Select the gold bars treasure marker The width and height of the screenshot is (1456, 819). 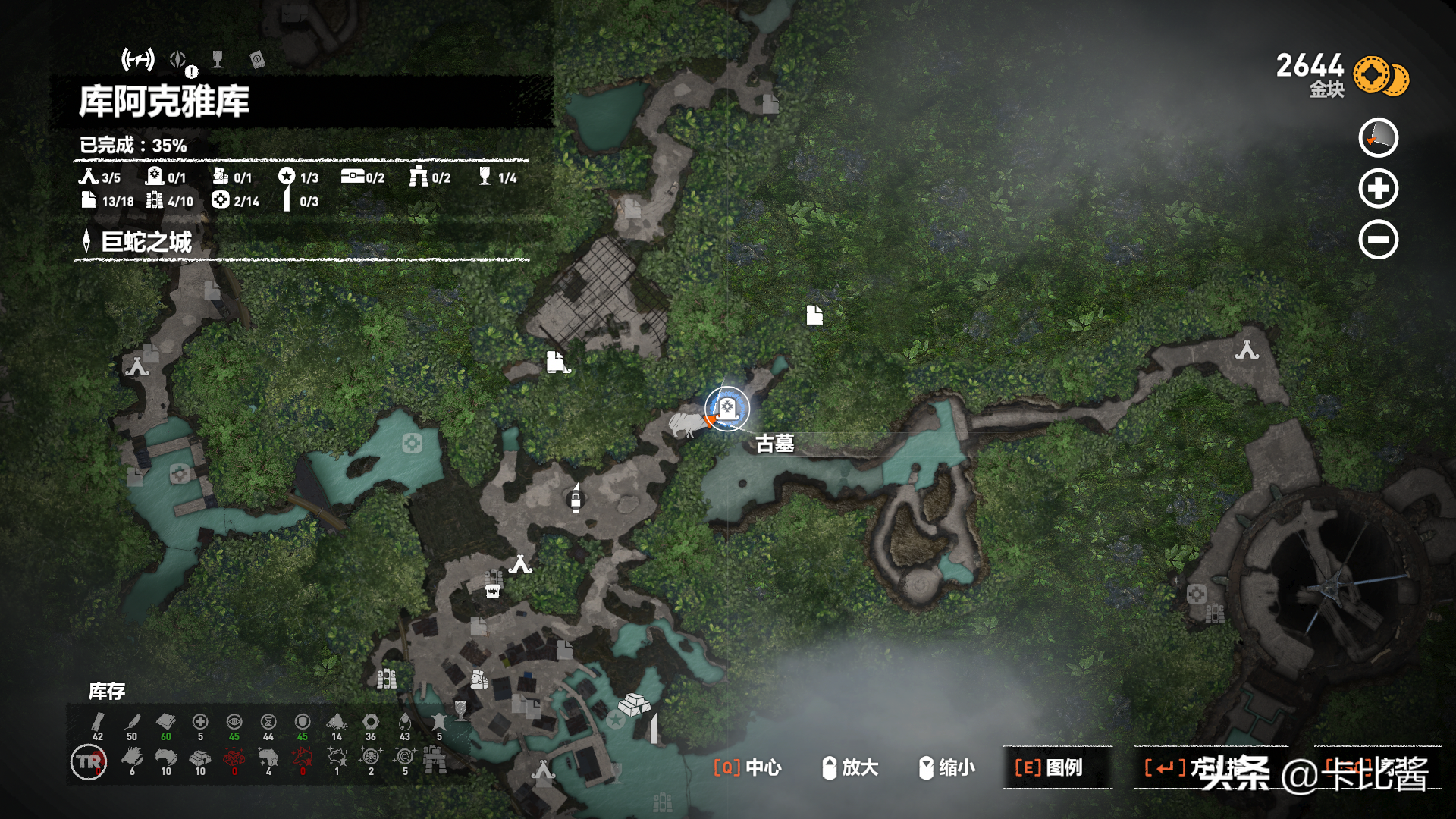pos(633,704)
